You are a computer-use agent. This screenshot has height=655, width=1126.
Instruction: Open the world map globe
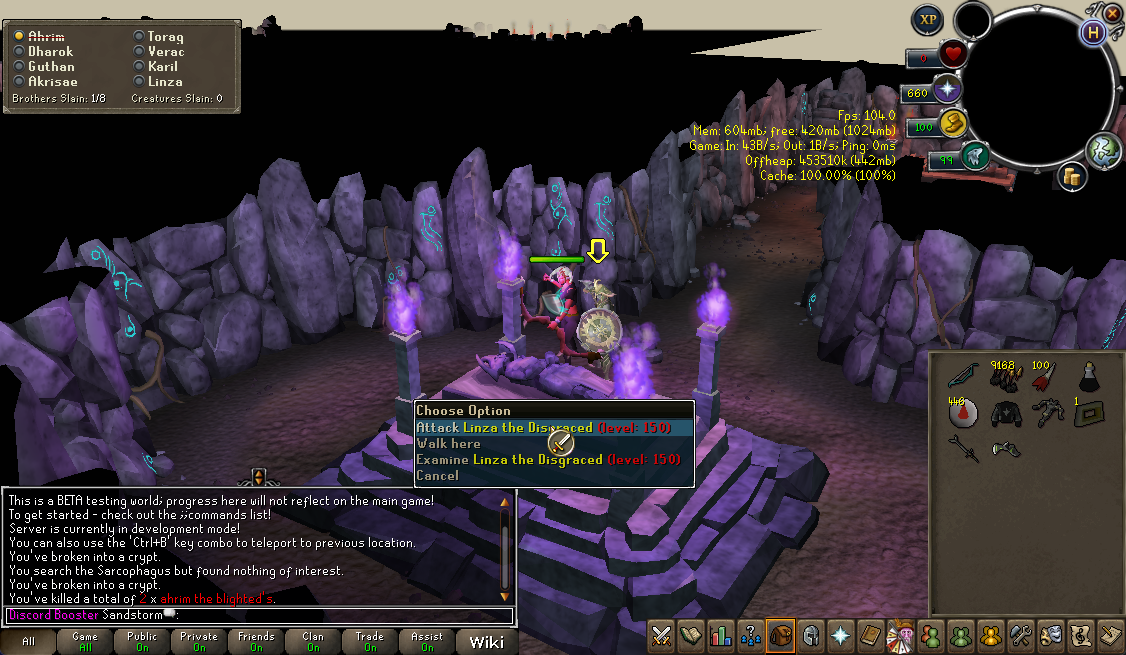click(1101, 148)
